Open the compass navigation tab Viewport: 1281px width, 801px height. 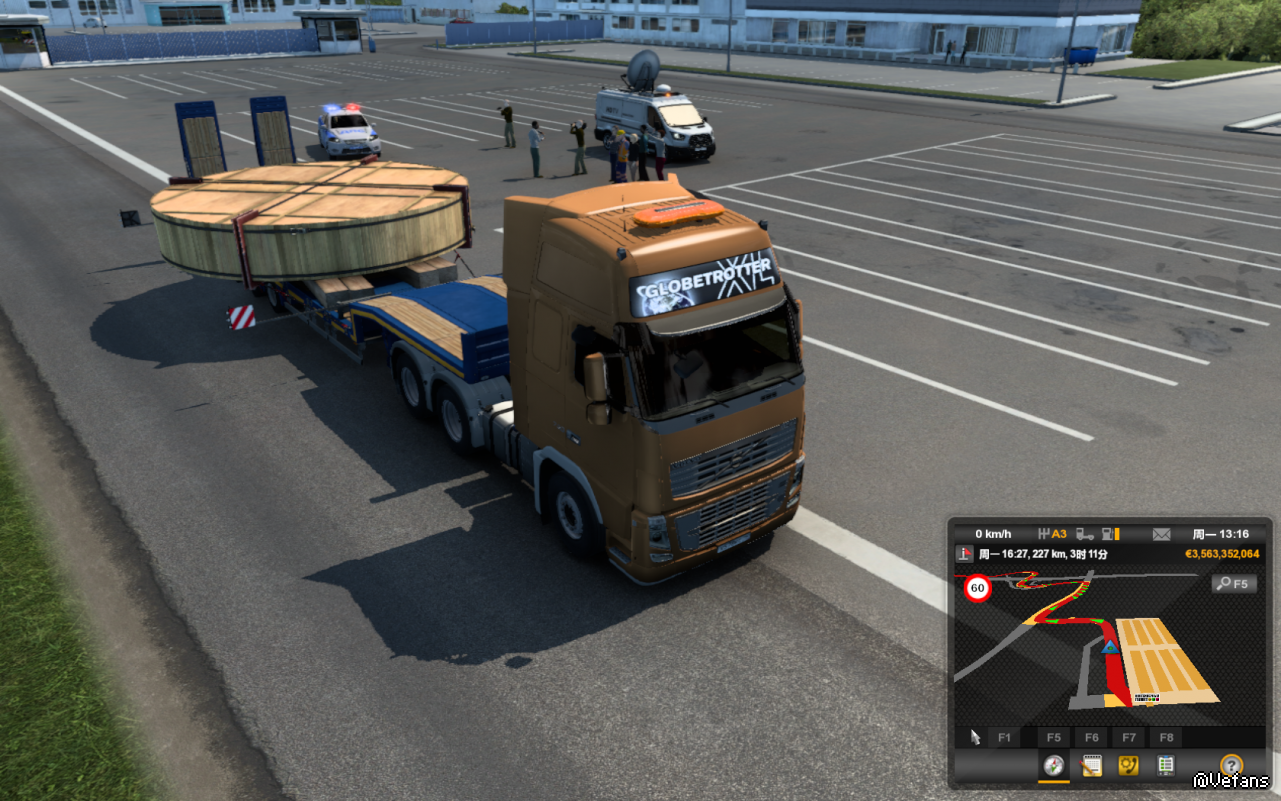coord(1053,766)
